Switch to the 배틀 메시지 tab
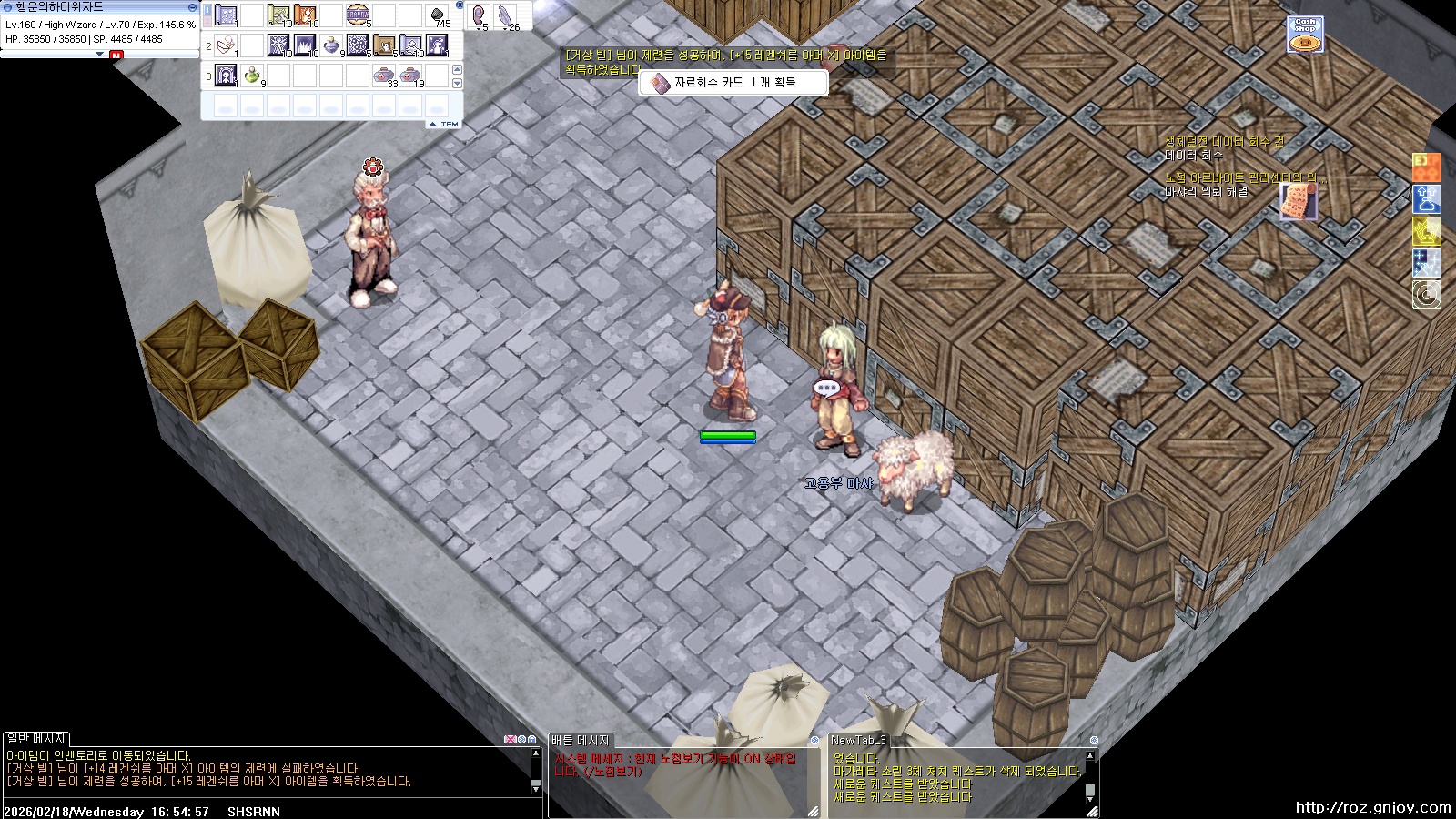 pyautogui.click(x=581, y=740)
